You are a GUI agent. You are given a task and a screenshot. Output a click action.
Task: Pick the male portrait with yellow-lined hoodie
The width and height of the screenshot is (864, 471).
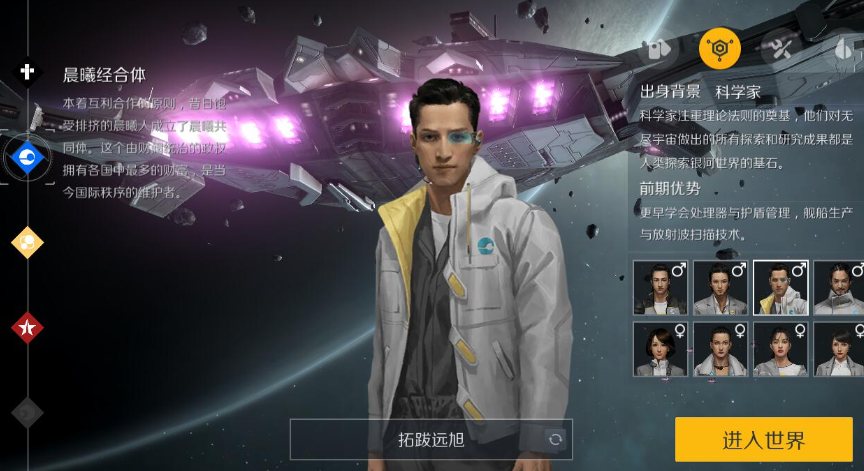click(780, 288)
